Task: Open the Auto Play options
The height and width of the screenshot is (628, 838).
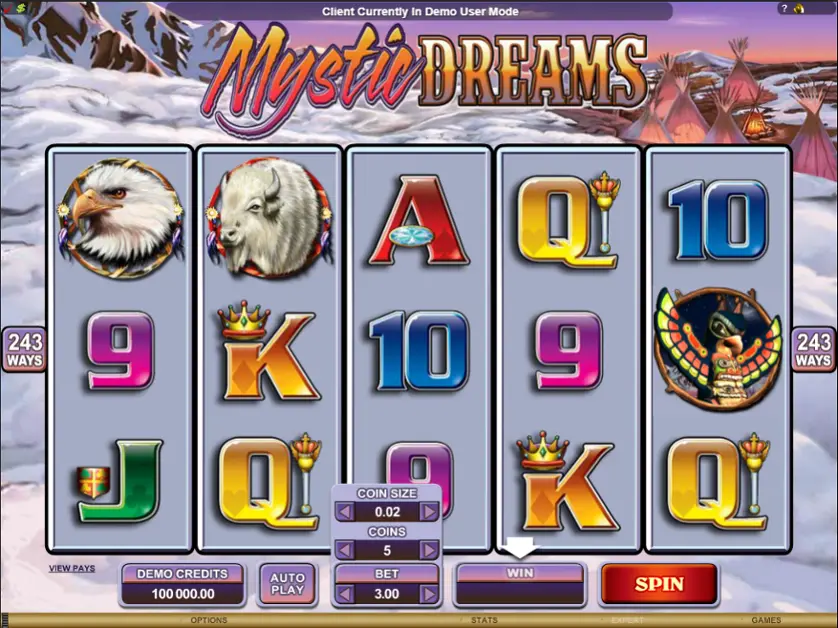Action: click(288, 584)
